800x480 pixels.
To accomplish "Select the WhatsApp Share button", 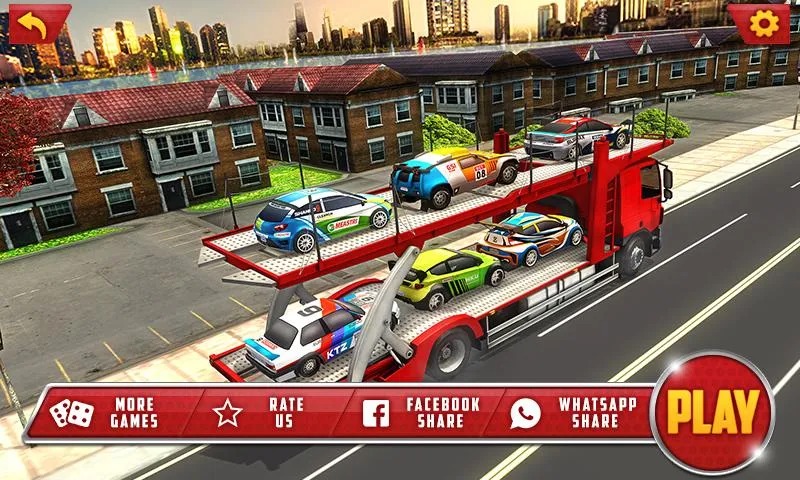I will [x=574, y=412].
